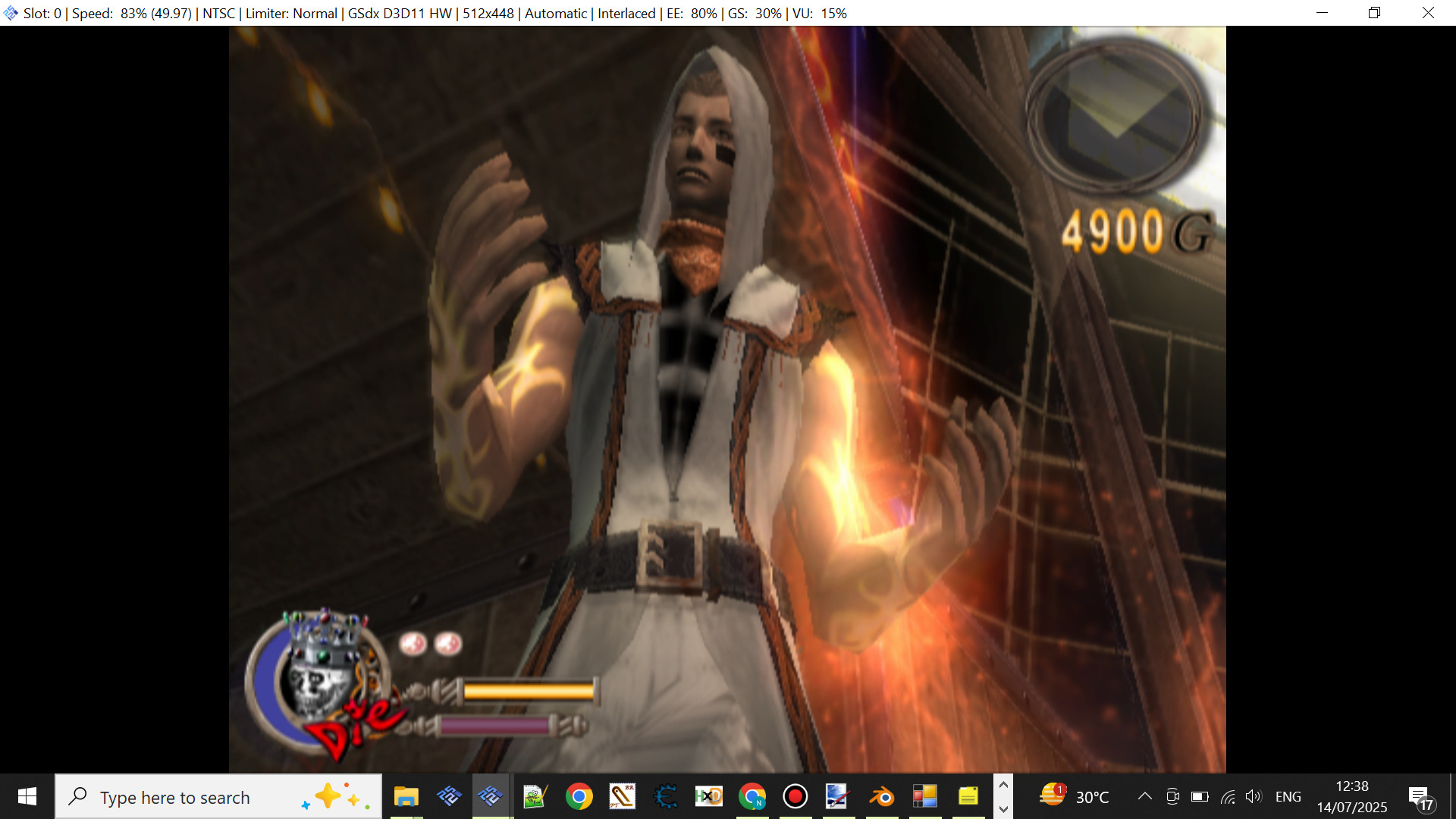Switch to the running PCSX2 window
The image size is (1456, 819).
click(x=491, y=796)
